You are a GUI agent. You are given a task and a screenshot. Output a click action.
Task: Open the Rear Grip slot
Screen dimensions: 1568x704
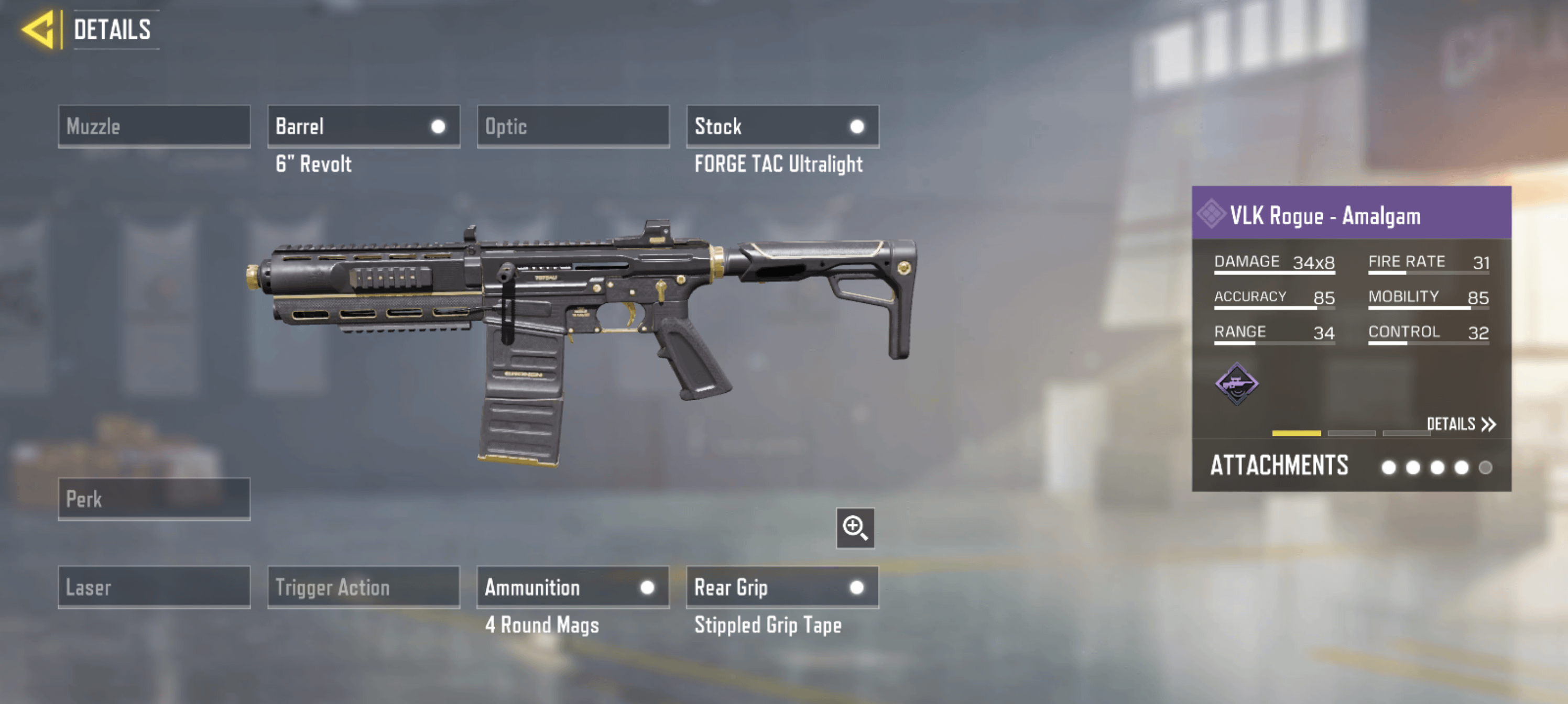click(782, 587)
